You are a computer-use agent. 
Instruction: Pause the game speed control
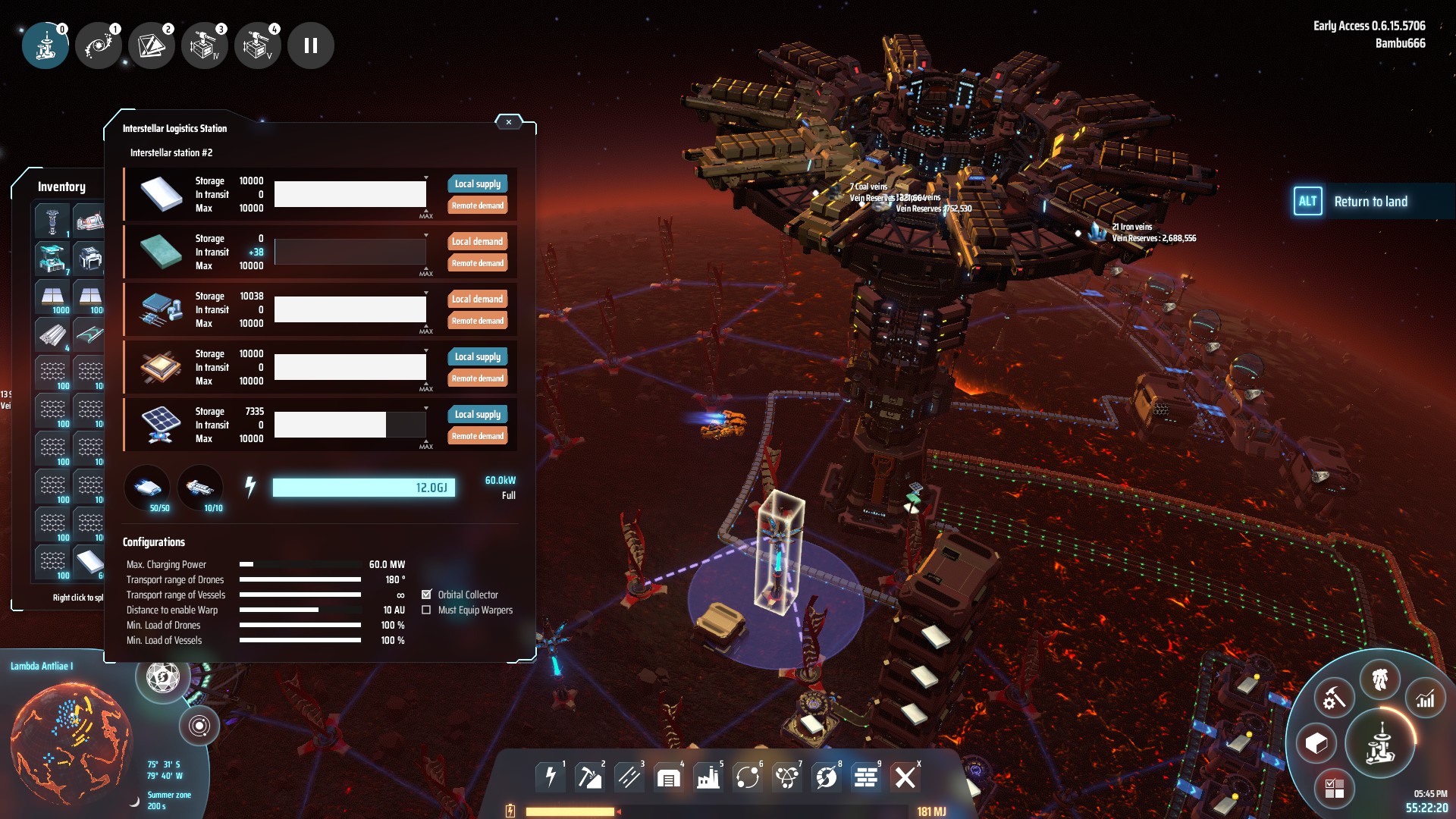click(x=311, y=45)
